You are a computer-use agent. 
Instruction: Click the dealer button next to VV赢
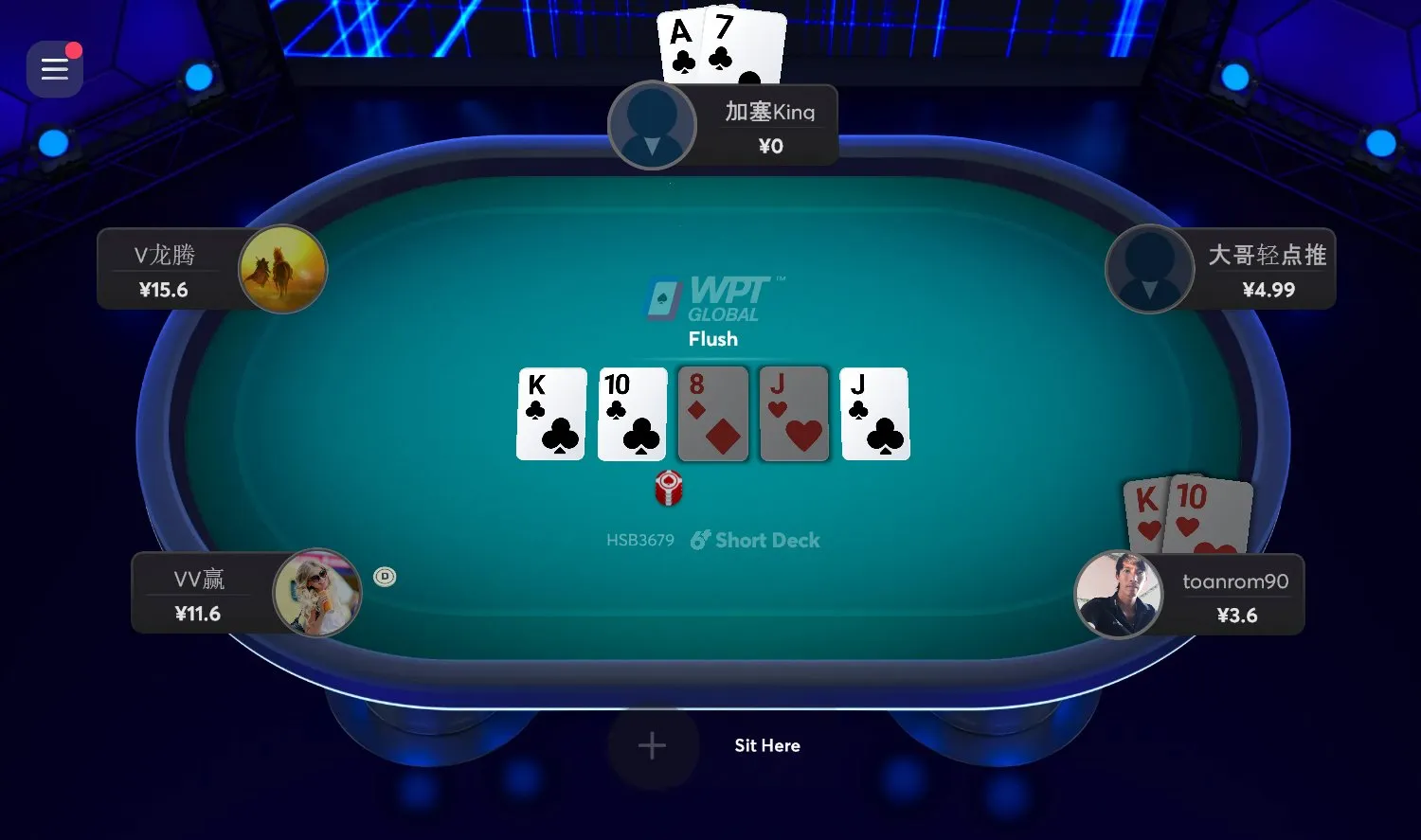pos(386,576)
